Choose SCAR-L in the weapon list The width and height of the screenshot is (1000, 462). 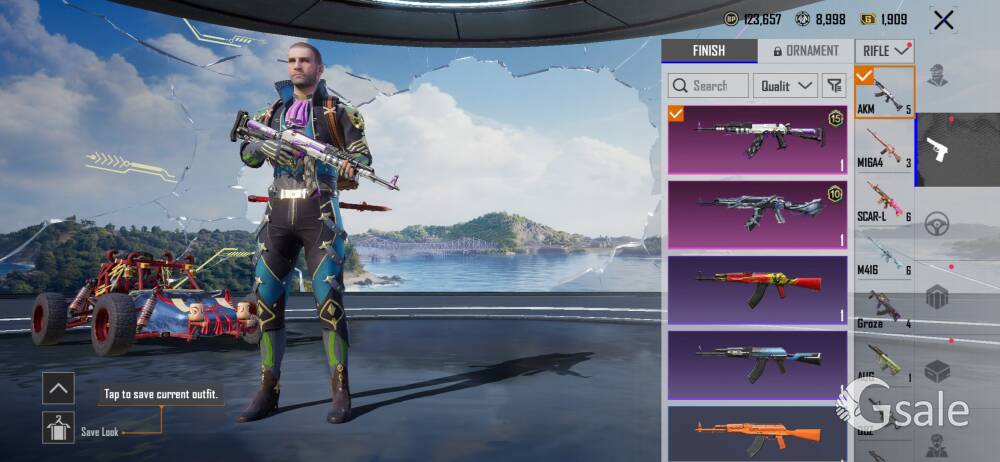(x=884, y=201)
